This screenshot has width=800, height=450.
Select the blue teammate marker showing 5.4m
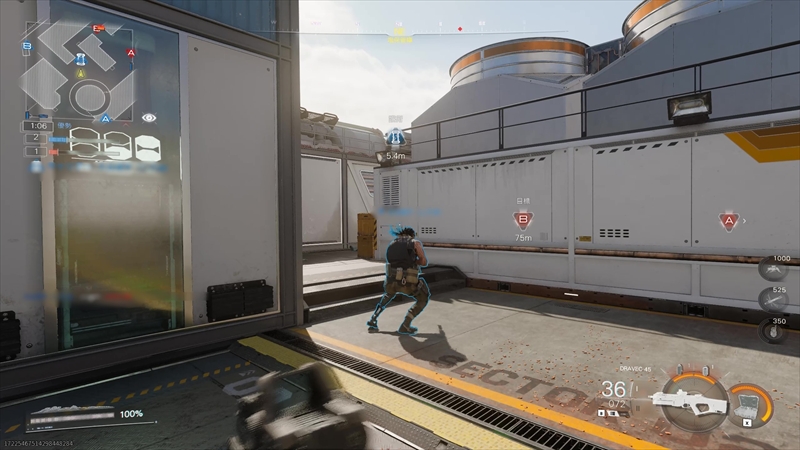(395, 138)
